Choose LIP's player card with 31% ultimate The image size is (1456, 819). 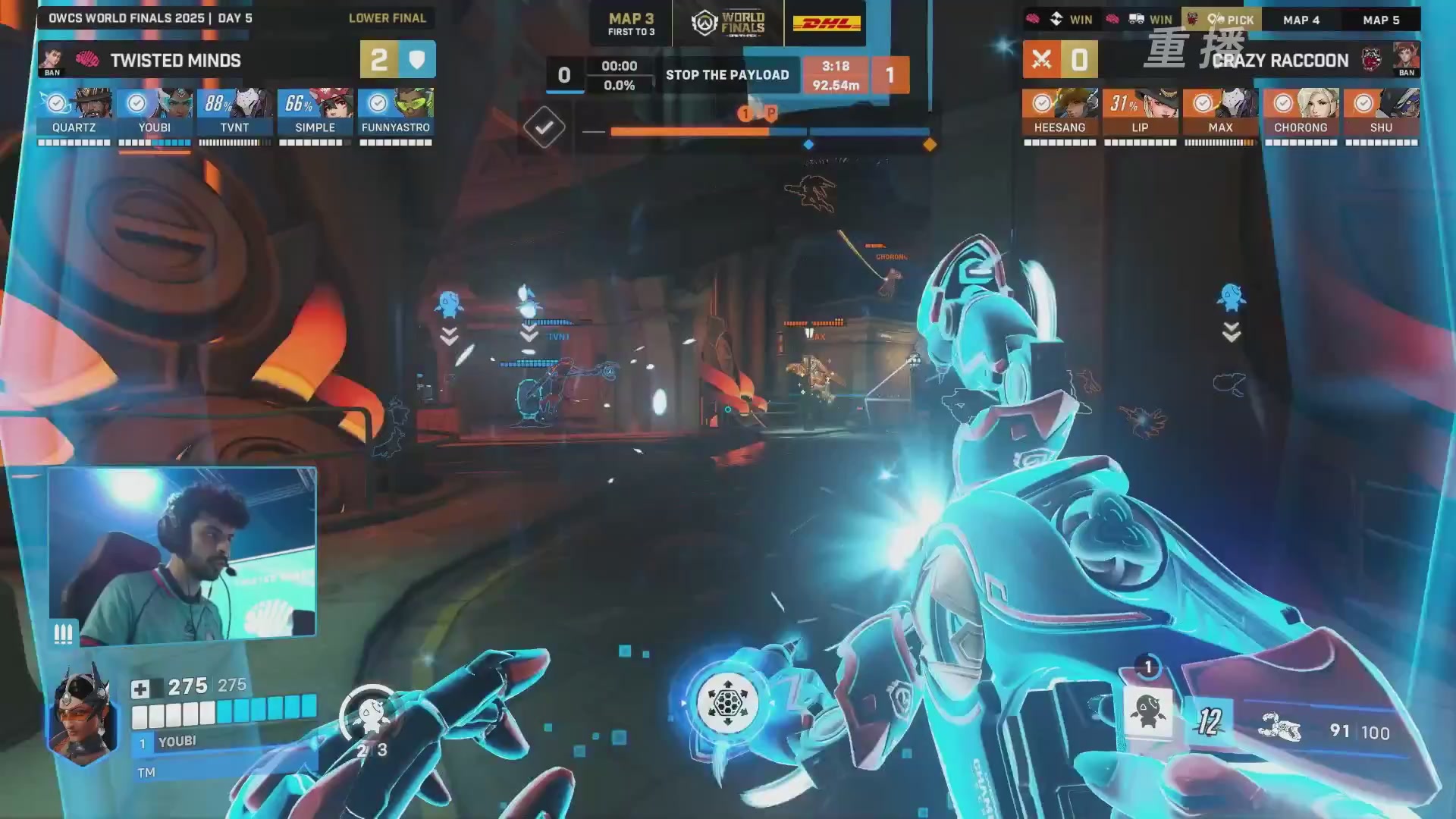(1140, 112)
